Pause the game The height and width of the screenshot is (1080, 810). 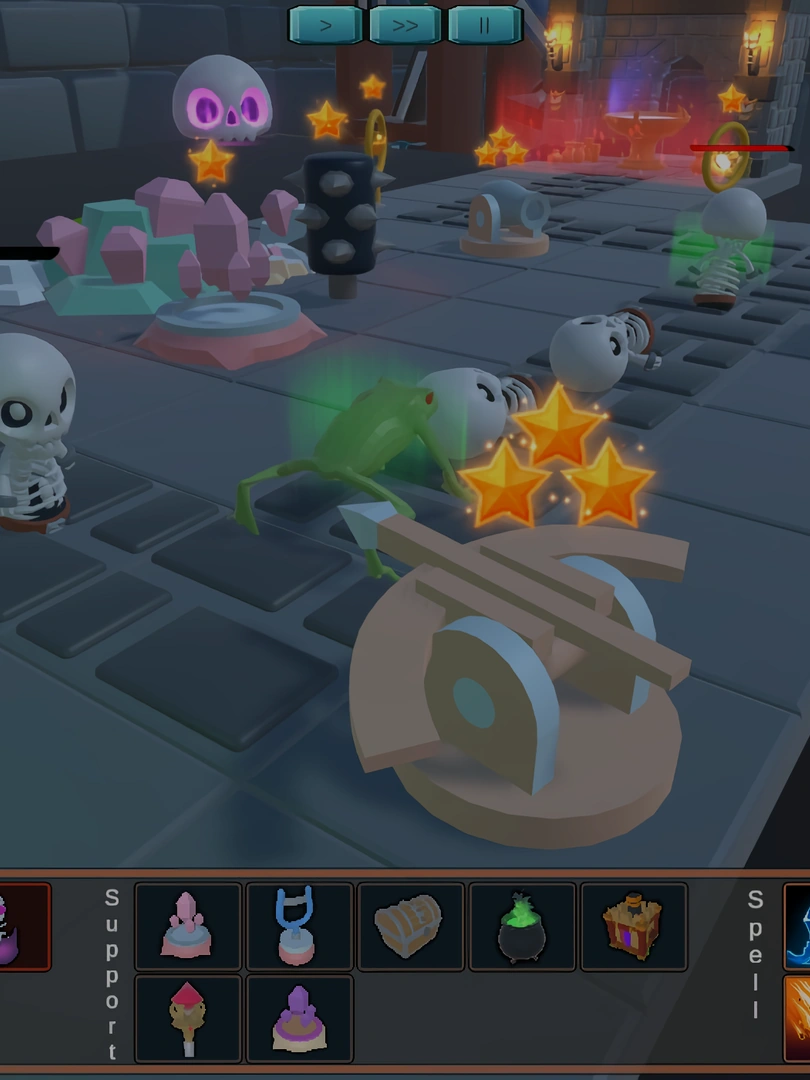pyautogui.click(x=485, y=25)
